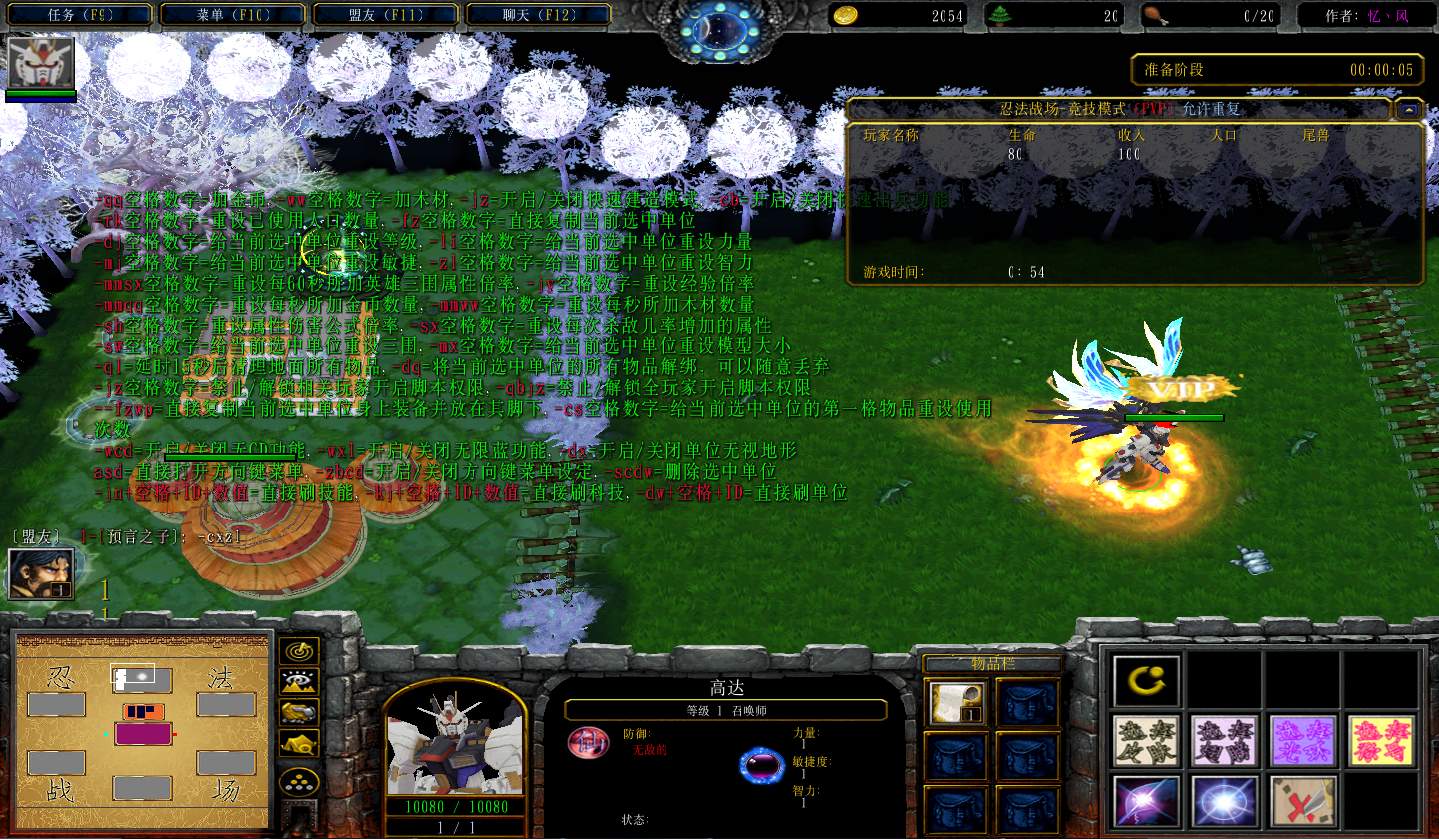Image resolution: width=1439 pixels, height=839 pixels.
Task: Click the map with red X ability
Action: pyautogui.click(x=1304, y=802)
